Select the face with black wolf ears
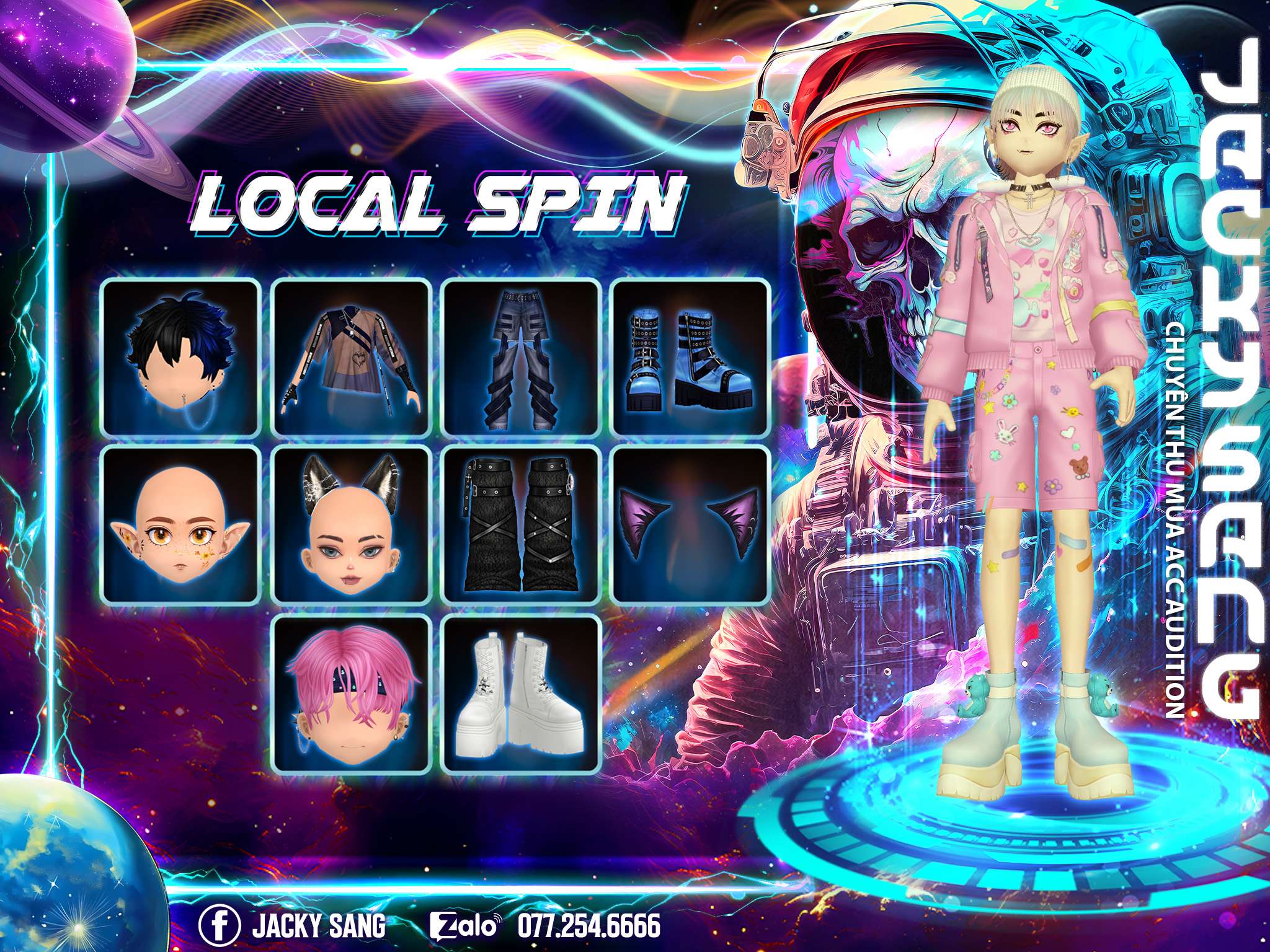Viewport: 1270px width, 952px height. (352, 526)
